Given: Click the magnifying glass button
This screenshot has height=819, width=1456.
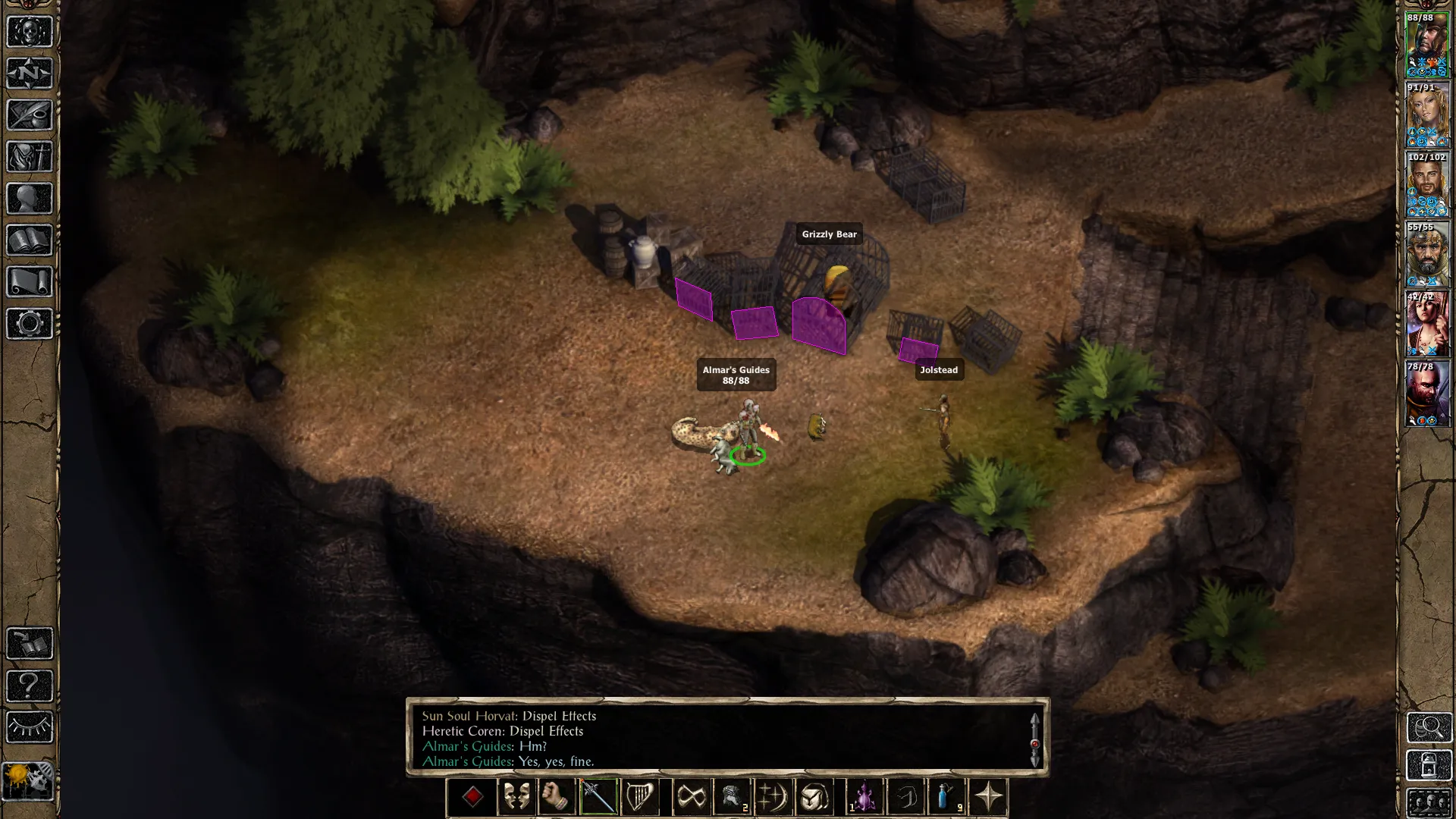Looking at the screenshot, I should point(1429,727).
